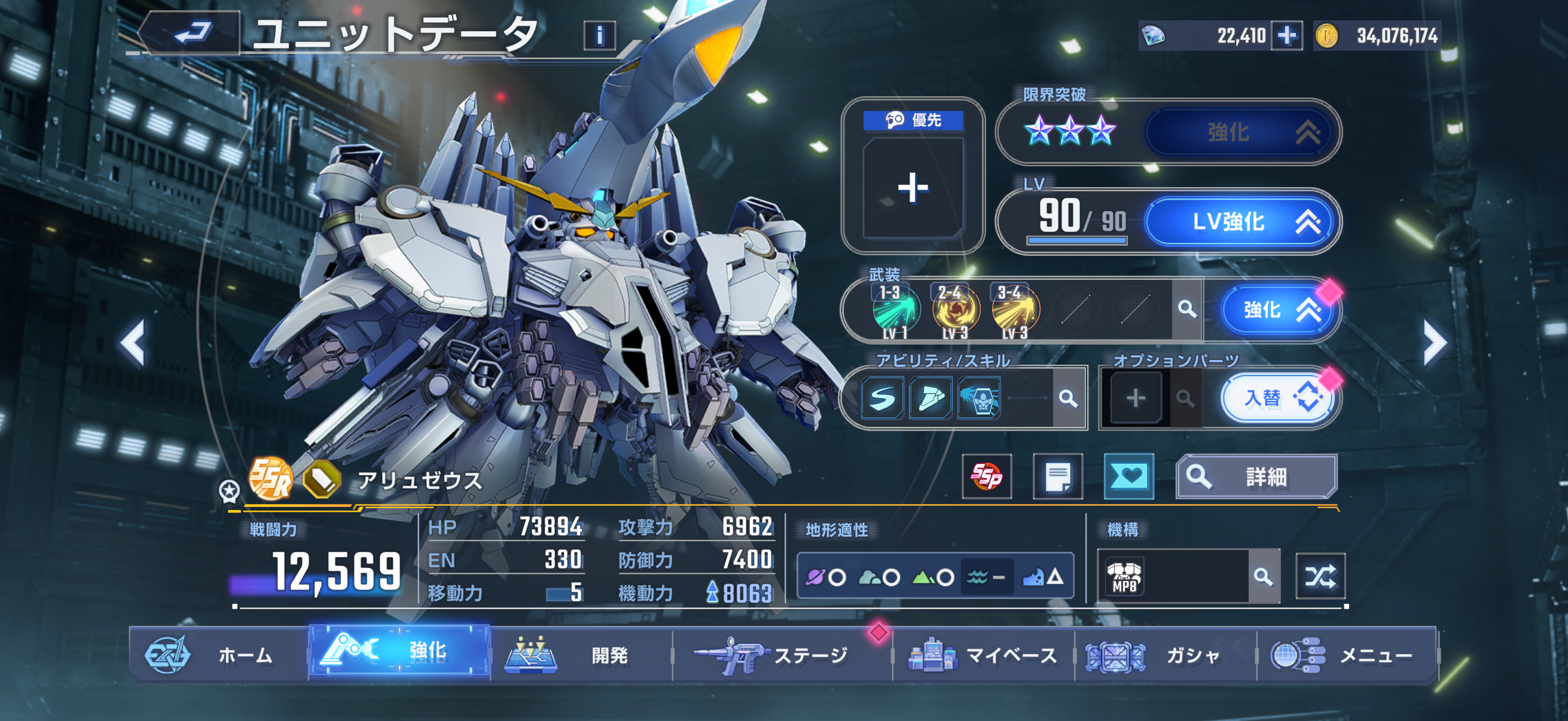Click the shuffle arrows button beside 機構
1568x721 pixels.
(x=1320, y=576)
